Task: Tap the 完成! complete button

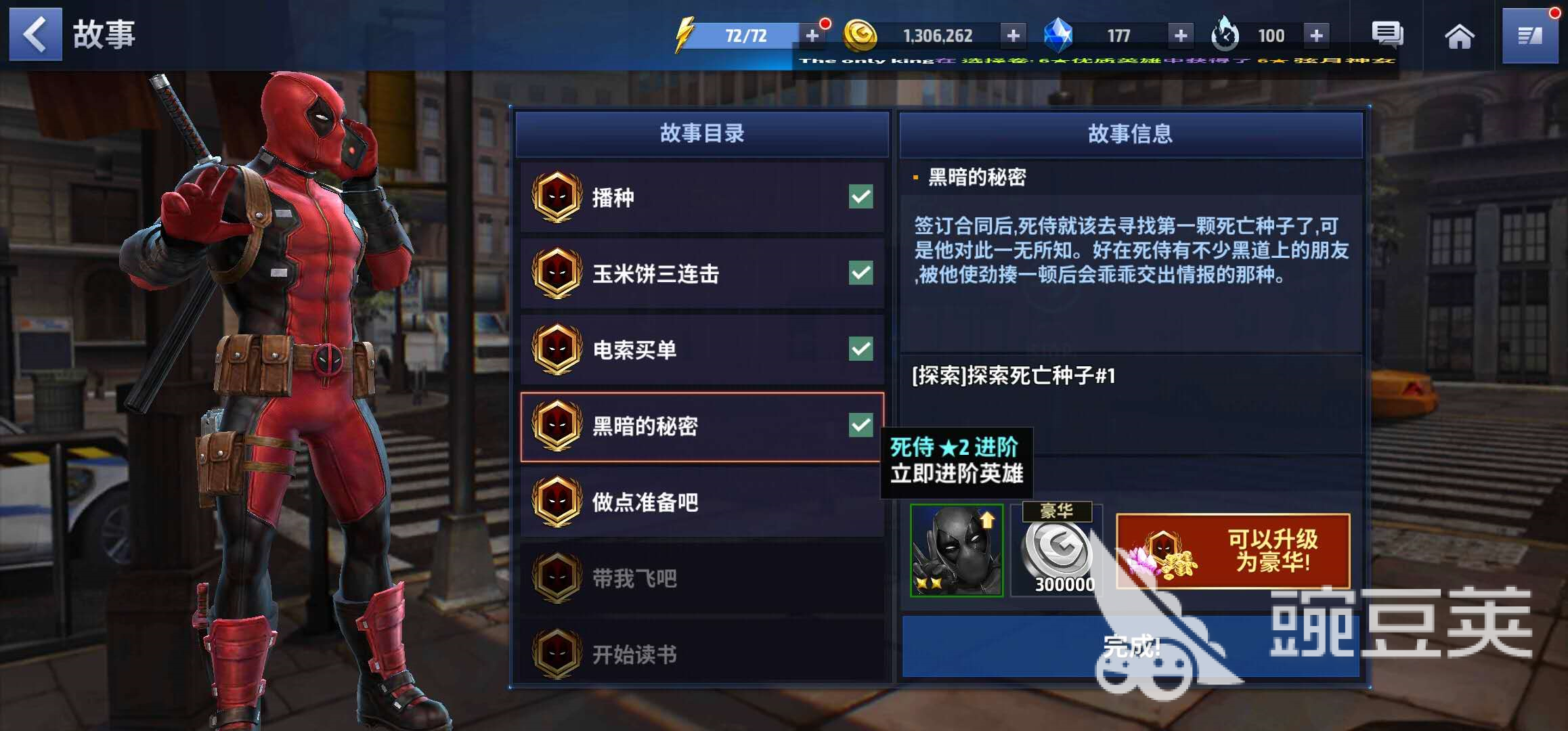Action: tap(1131, 646)
